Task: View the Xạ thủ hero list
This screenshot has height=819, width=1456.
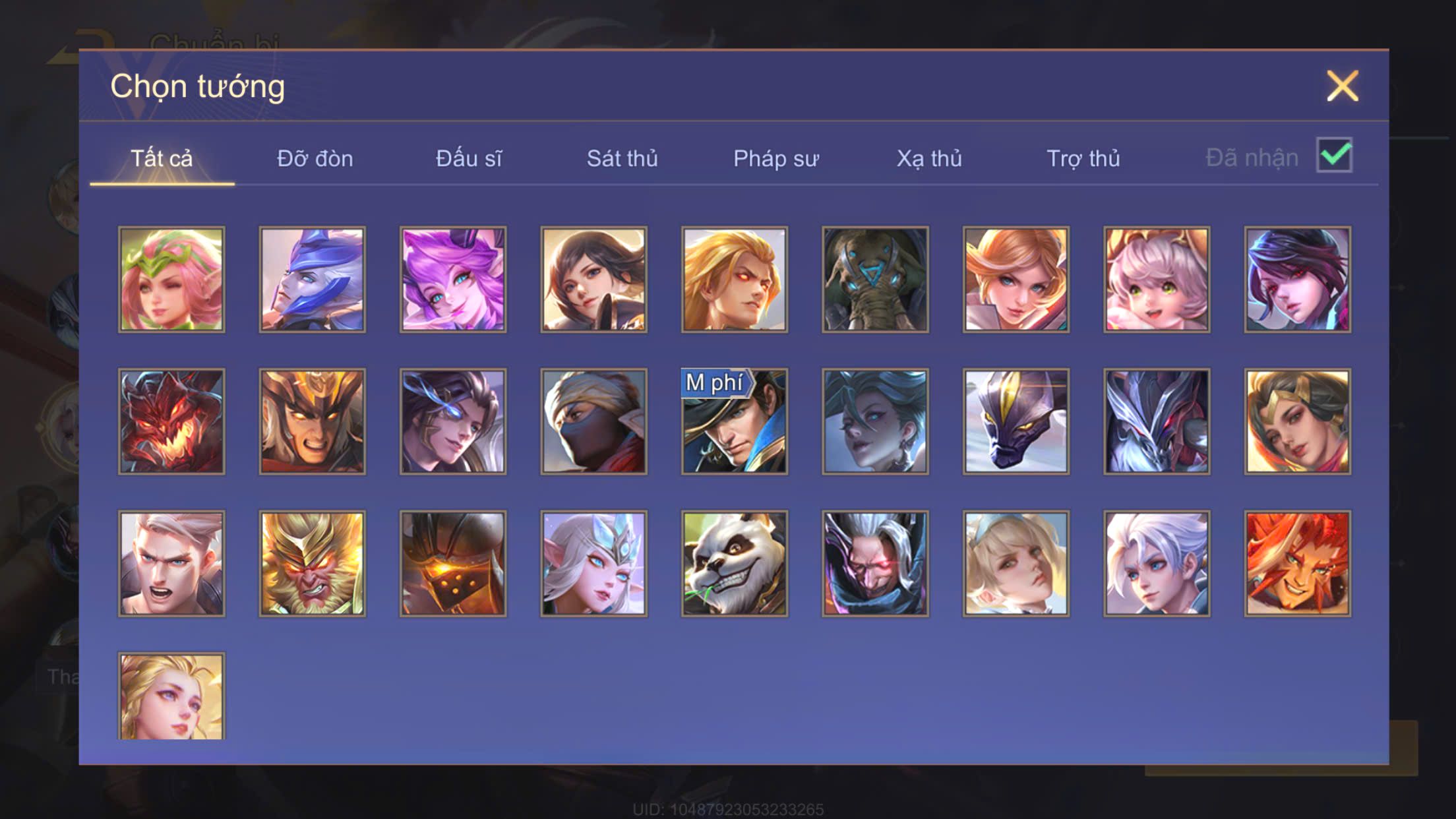Action: click(x=928, y=159)
